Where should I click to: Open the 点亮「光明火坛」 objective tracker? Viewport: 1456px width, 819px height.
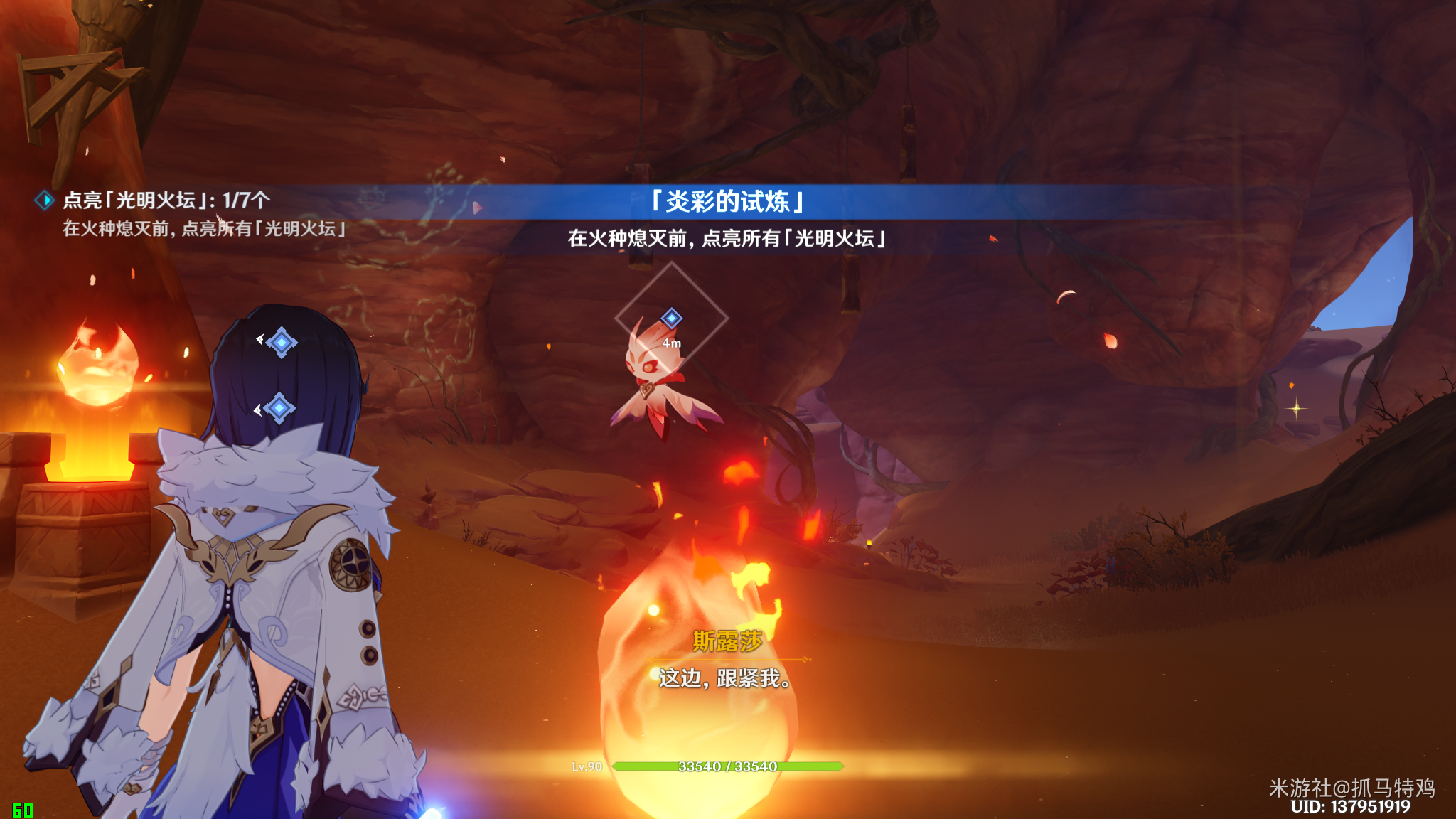[x=166, y=200]
